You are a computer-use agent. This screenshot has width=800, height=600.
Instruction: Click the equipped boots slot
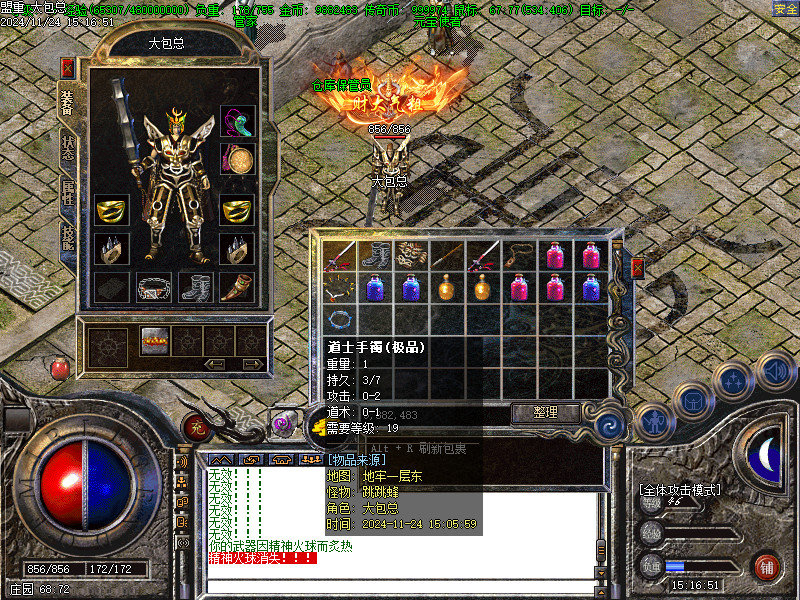[195, 288]
